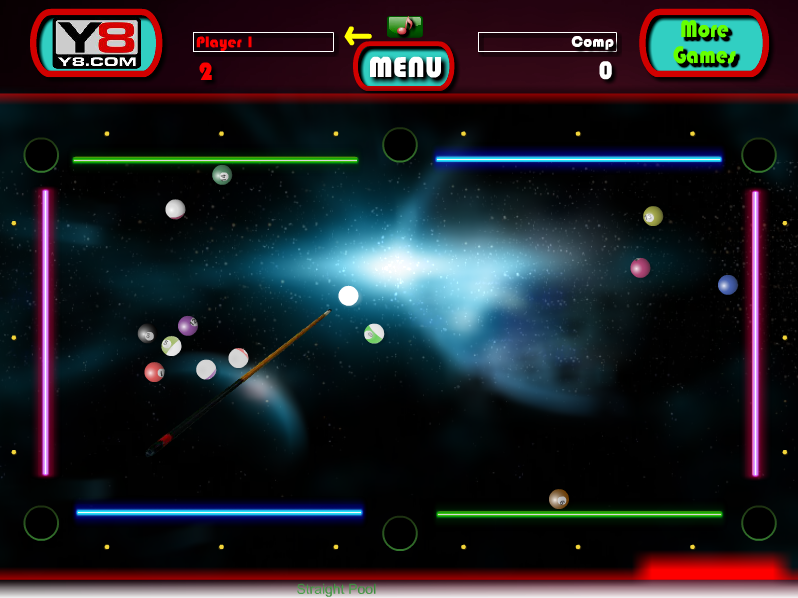The height and width of the screenshot is (598, 798).
Task: Toggle the music note icon
Action: (404, 26)
